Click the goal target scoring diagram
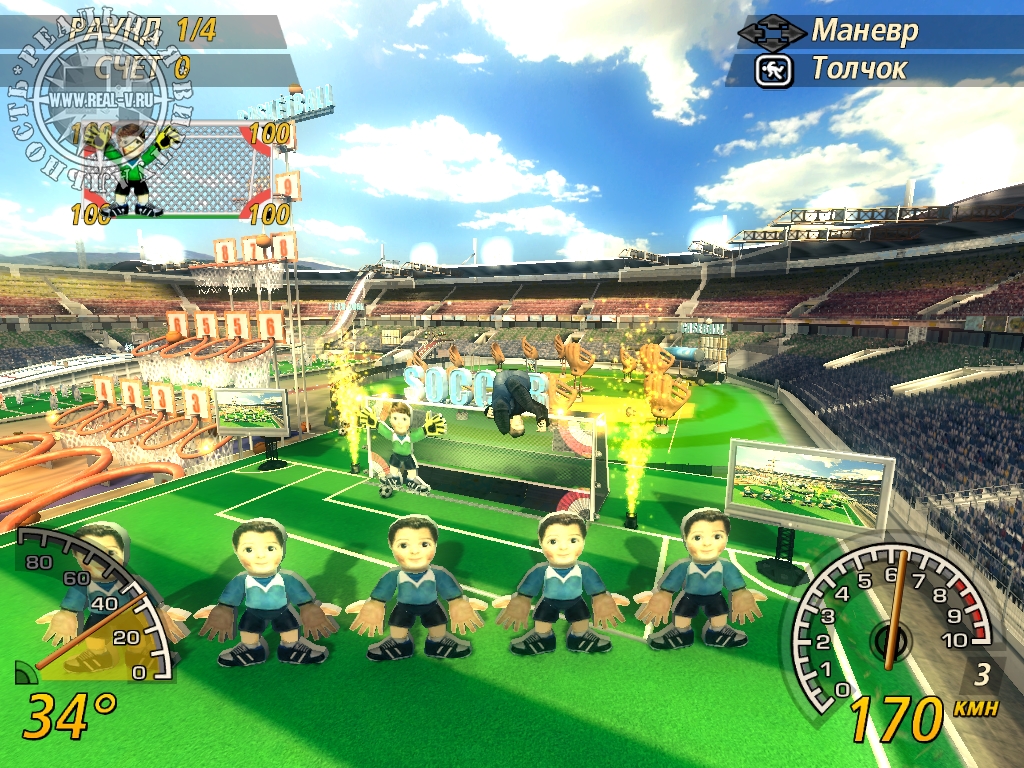 [183, 168]
